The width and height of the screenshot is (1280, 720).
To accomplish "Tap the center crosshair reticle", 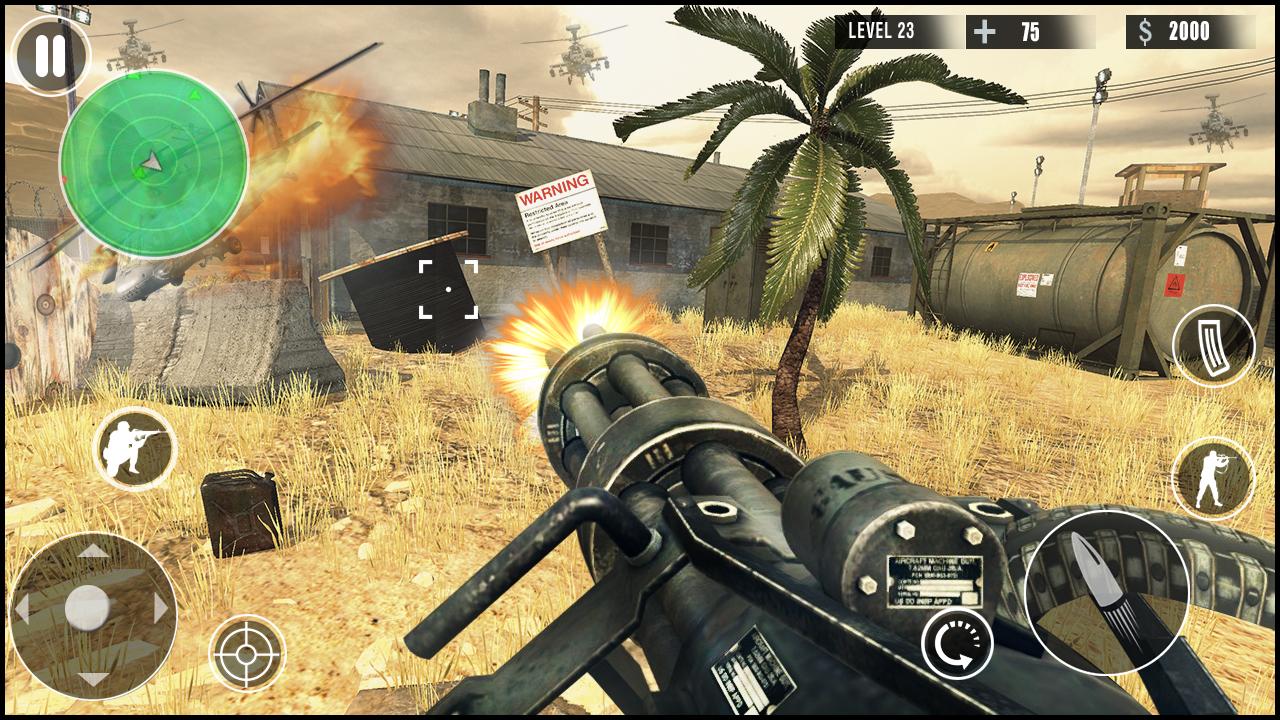I will tap(447, 288).
